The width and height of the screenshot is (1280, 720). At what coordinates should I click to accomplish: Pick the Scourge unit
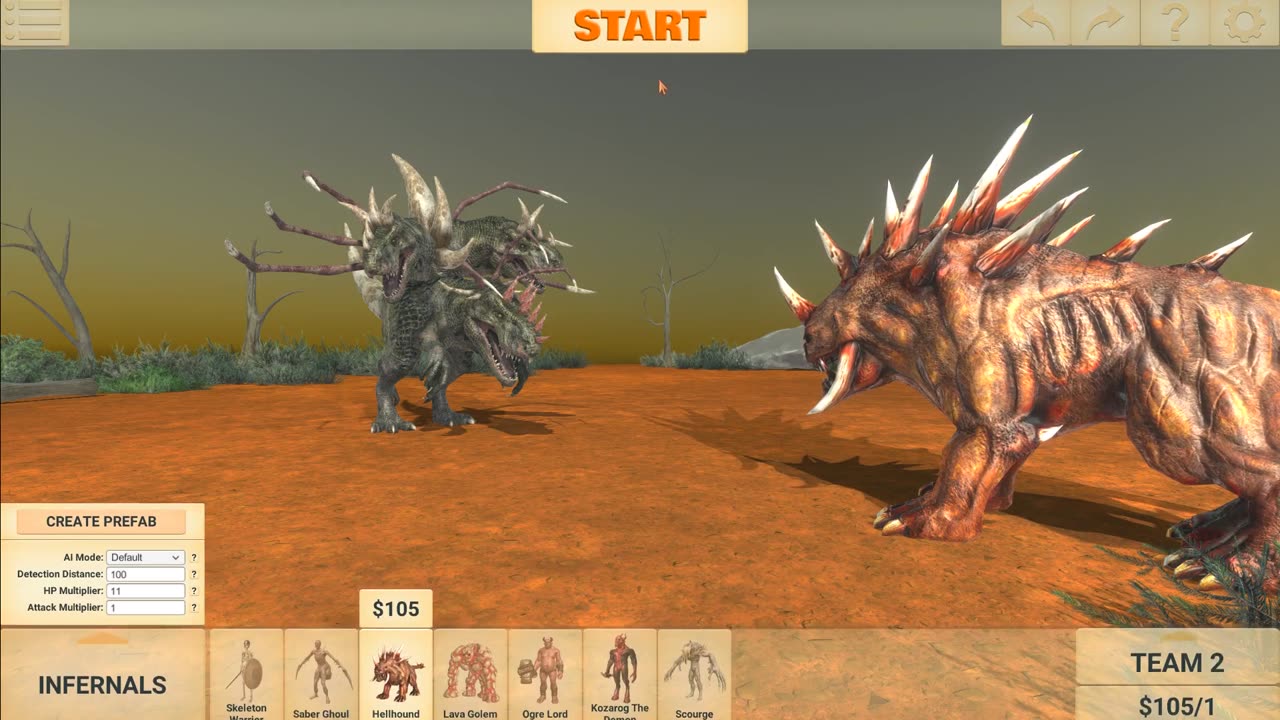pos(694,675)
